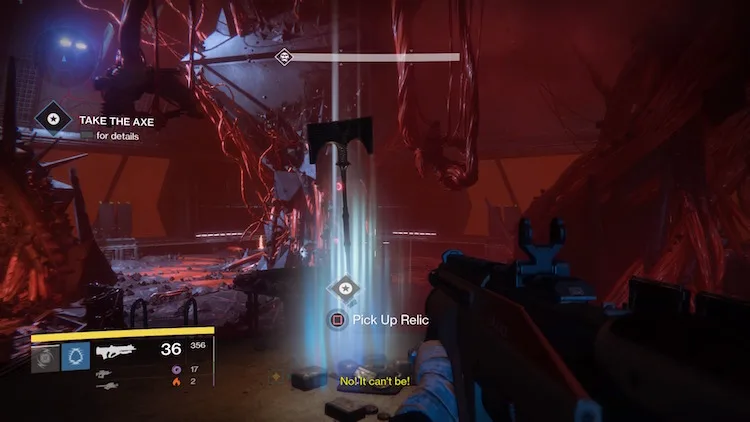750x422 pixels.
Task: Click the grey grenade ability icon
Action: (x=46, y=357)
